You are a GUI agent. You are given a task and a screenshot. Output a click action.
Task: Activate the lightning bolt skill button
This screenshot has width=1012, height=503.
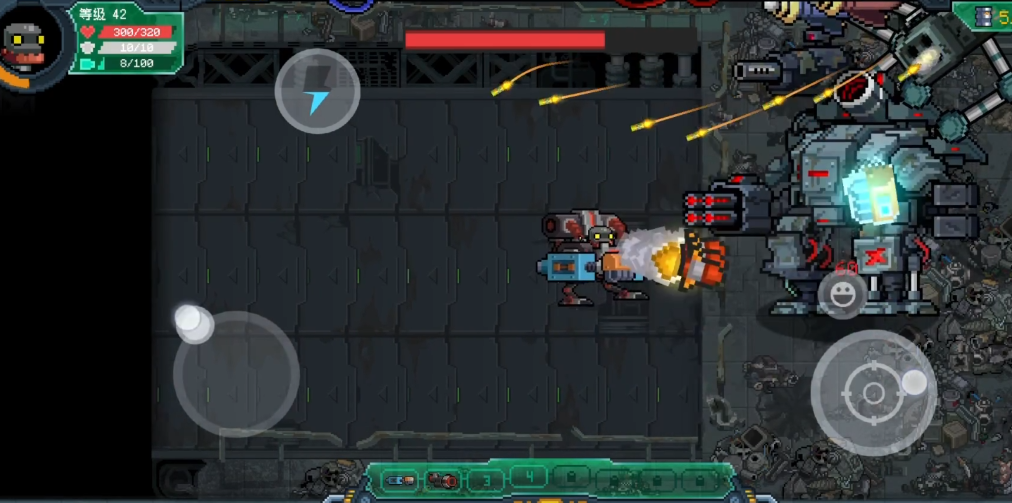coord(317,91)
